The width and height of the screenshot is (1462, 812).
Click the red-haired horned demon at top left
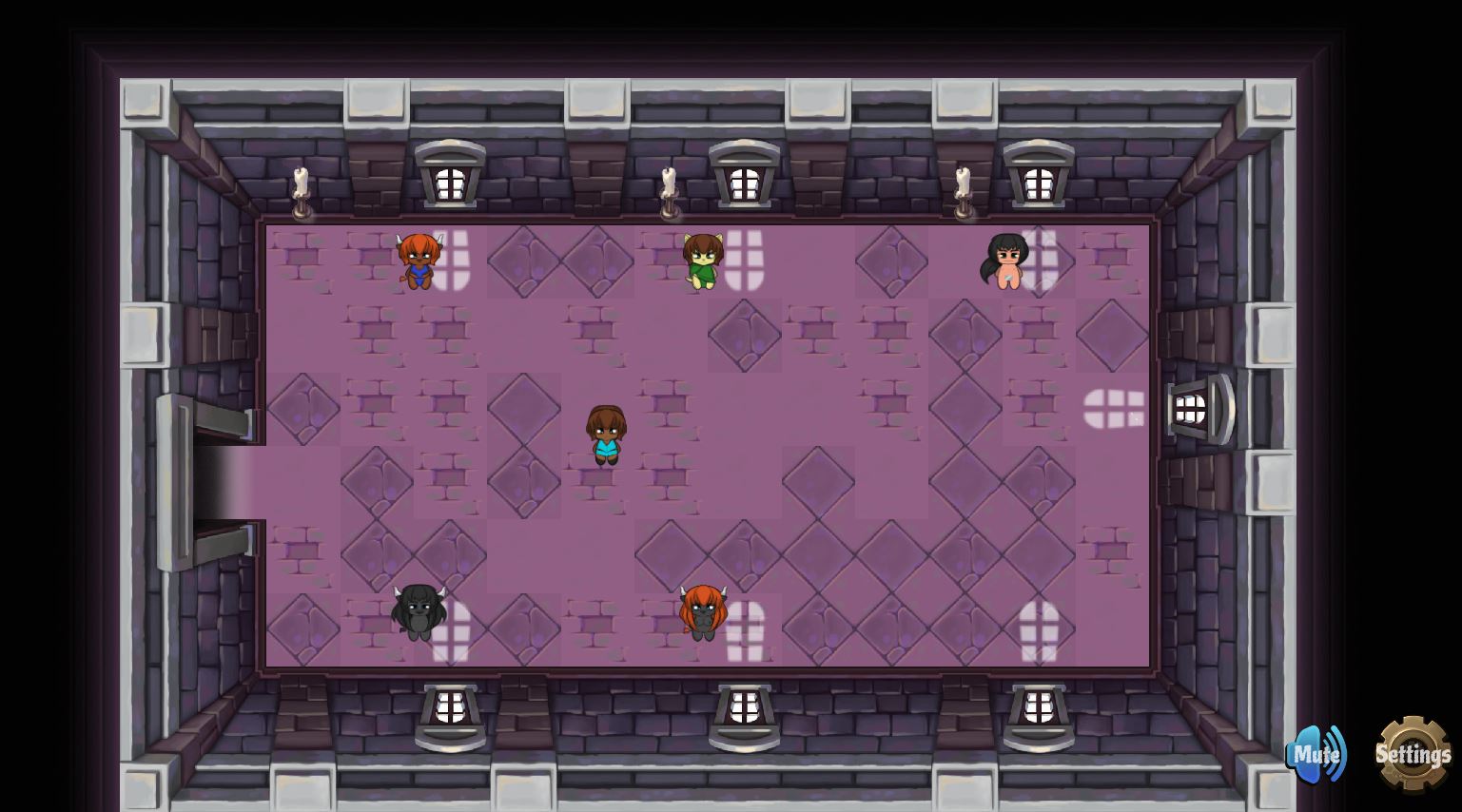tap(419, 261)
